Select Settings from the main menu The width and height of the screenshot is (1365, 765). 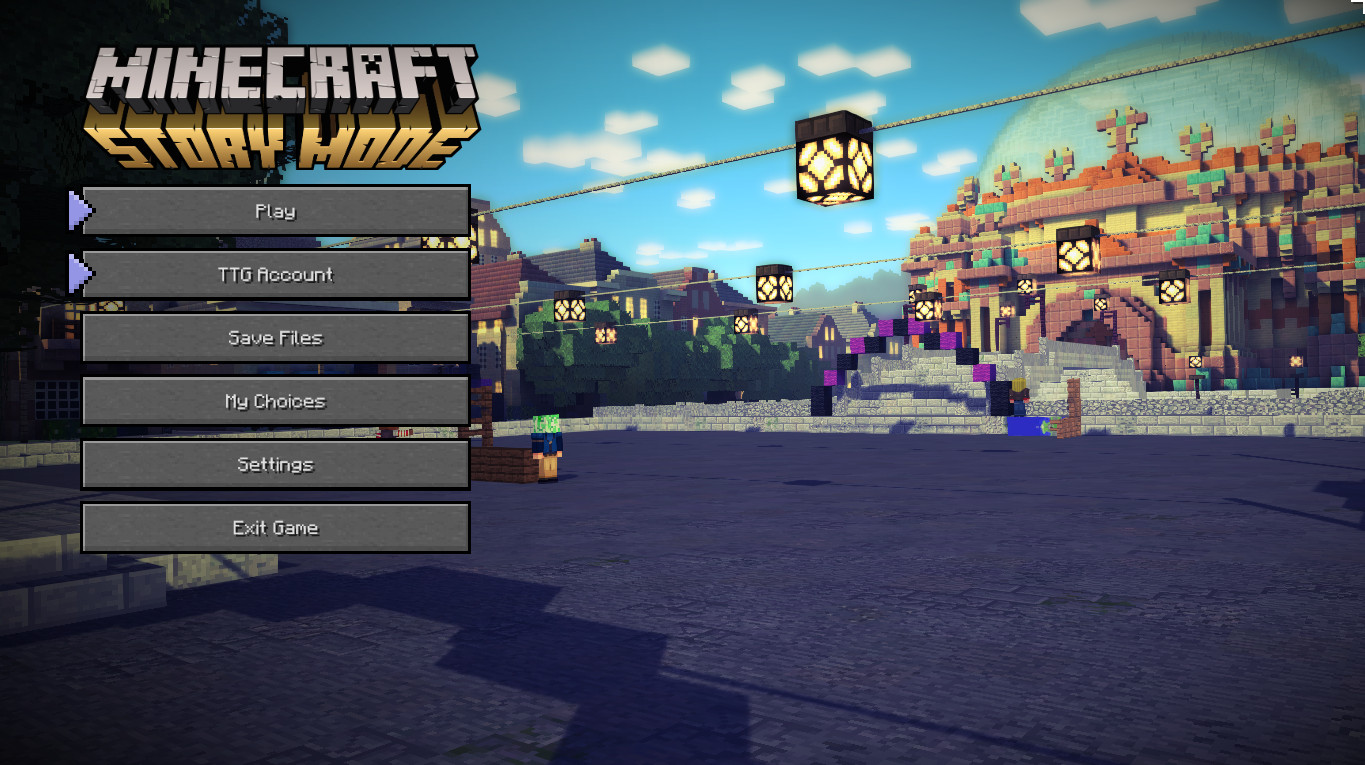click(275, 464)
